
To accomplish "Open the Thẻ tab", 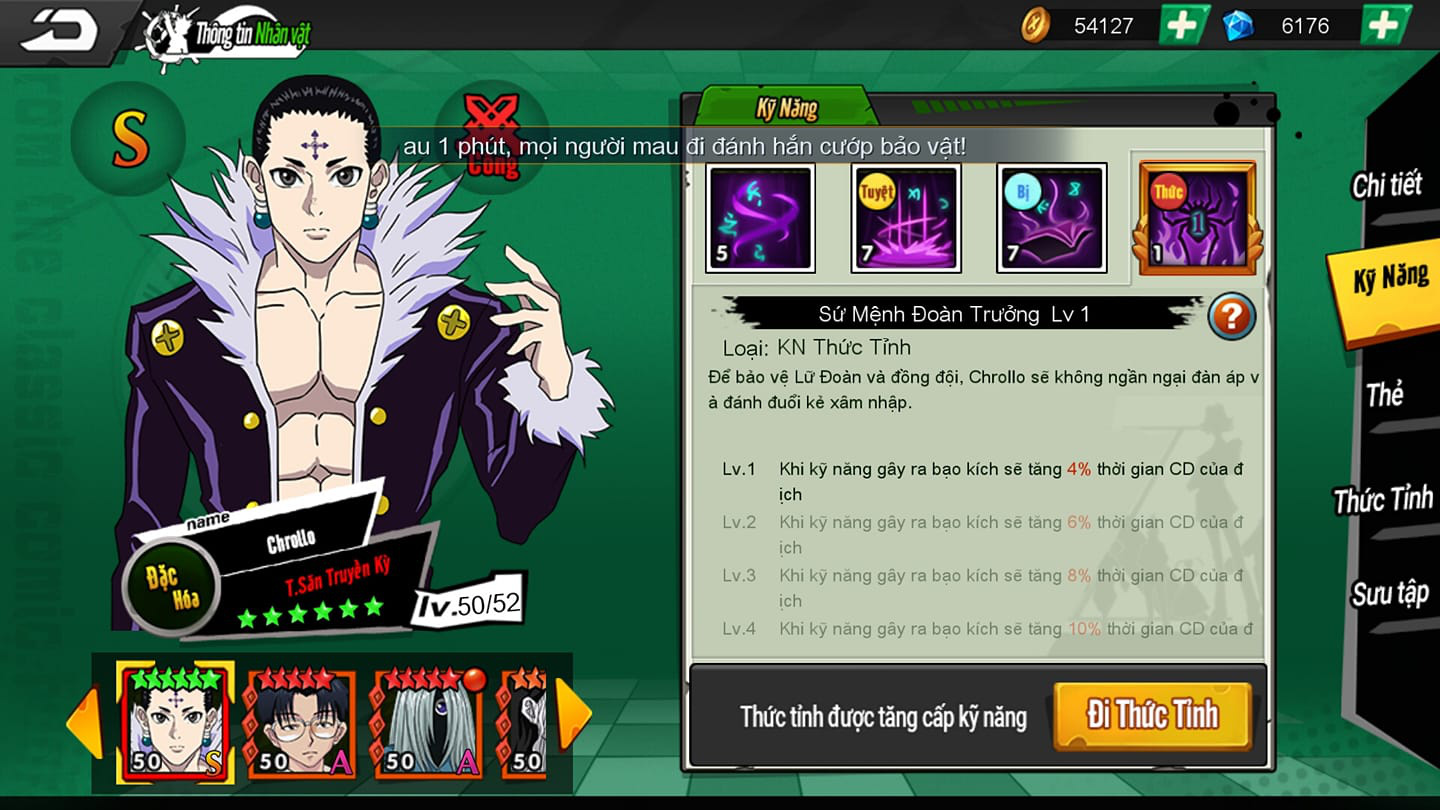I will (1386, 396).
